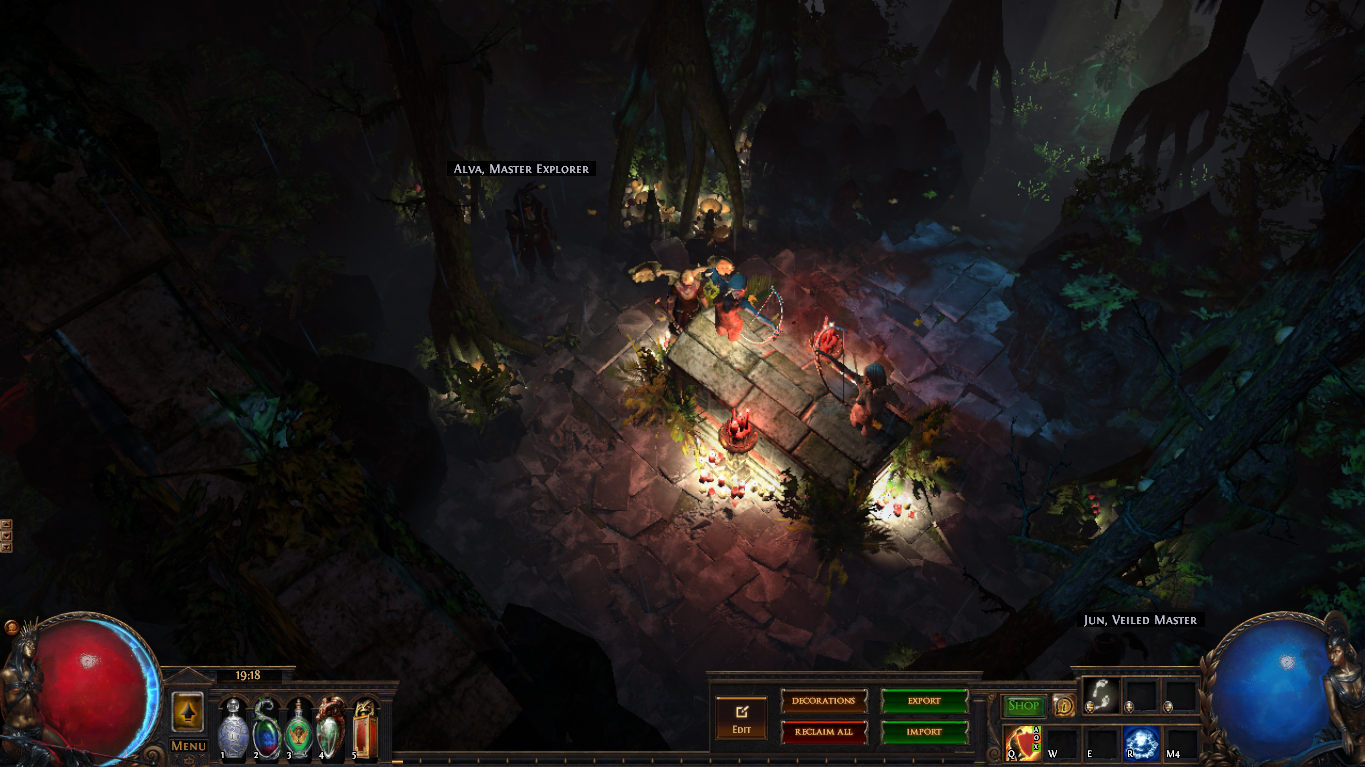Click the Jun, Veiled Master nameplate
Screen dimensions: 1365x767
(1140, 620)
